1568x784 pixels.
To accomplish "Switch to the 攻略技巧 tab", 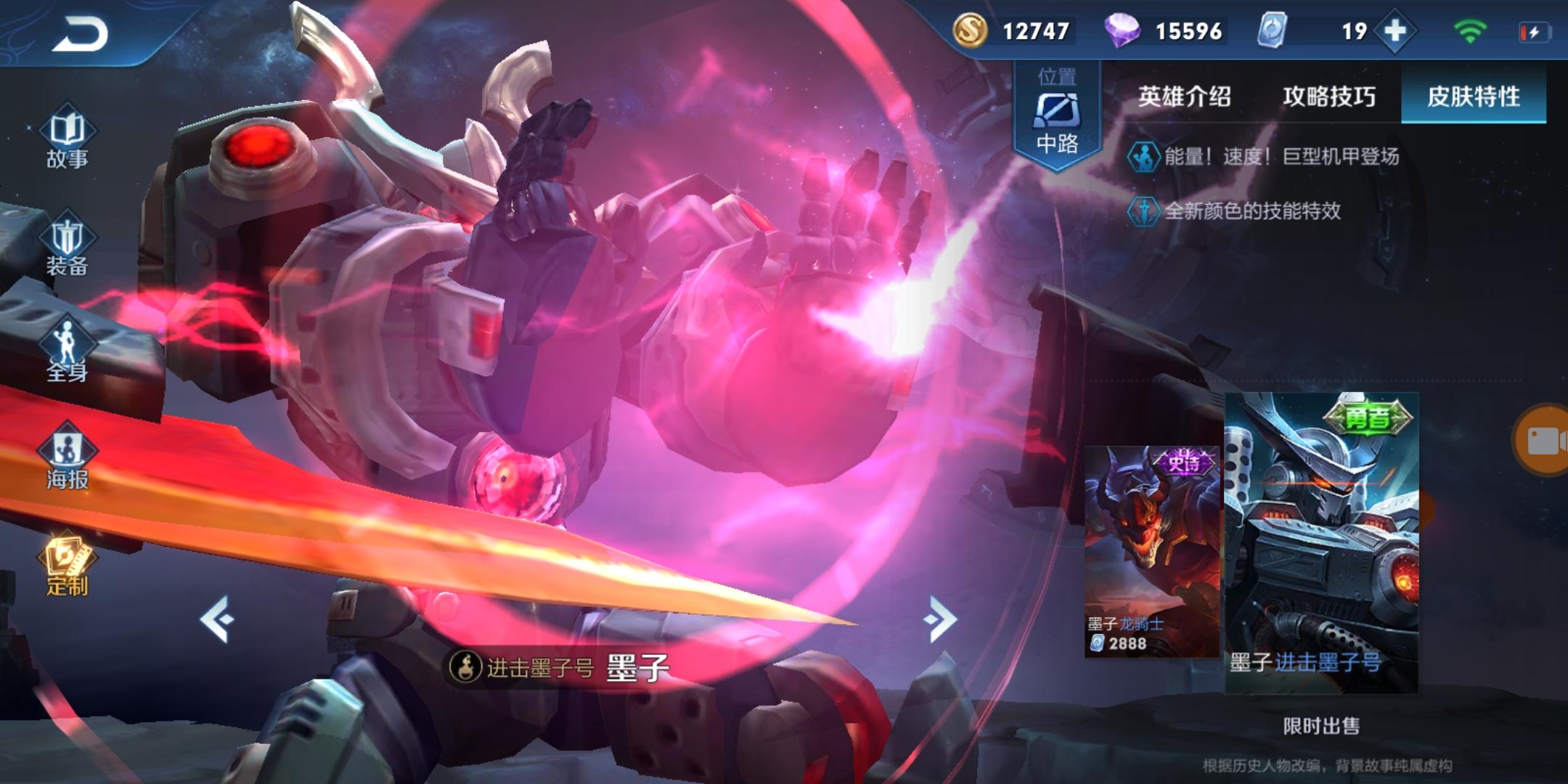I will click(1328, 96).
